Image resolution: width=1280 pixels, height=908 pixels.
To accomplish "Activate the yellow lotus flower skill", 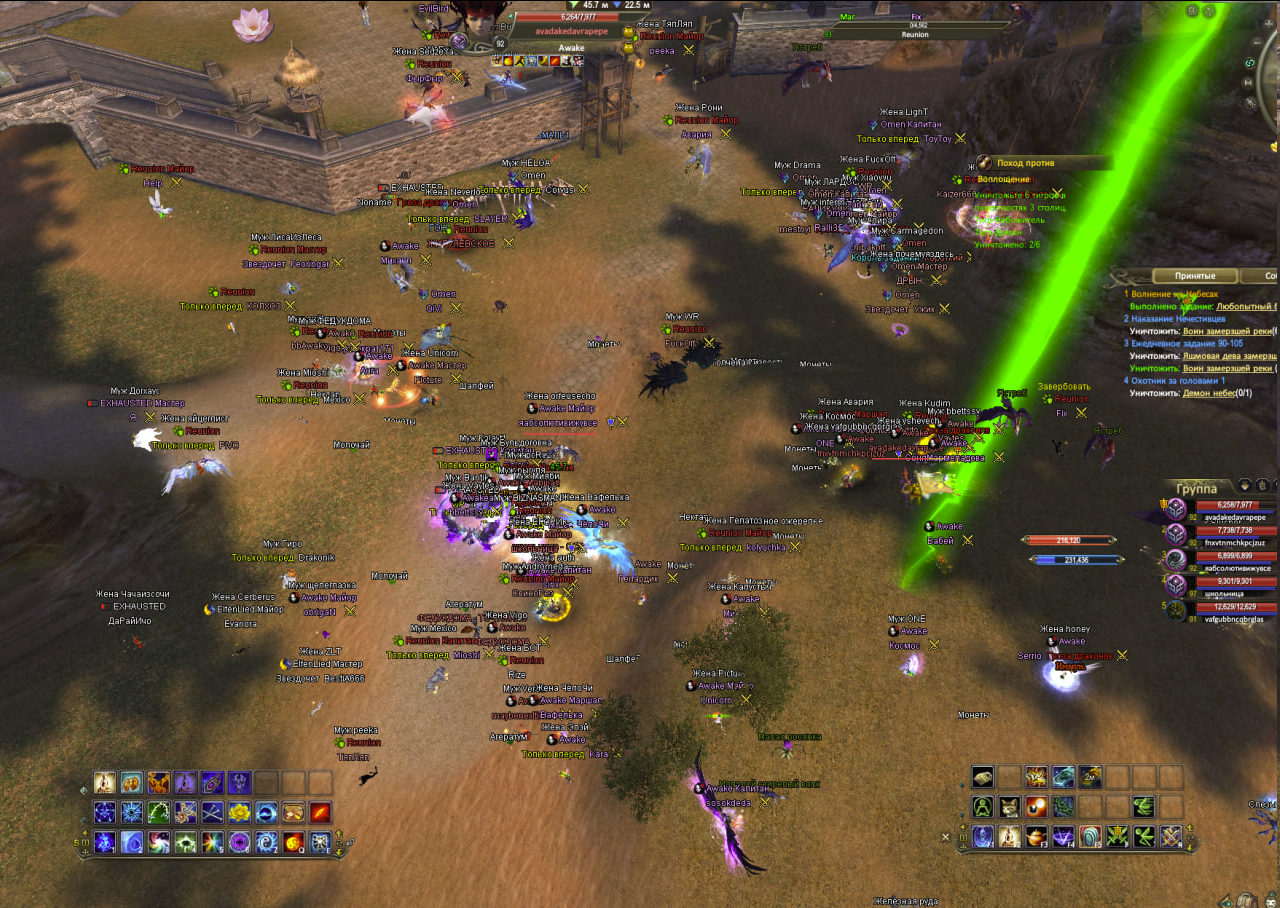I will pos(239,812).
